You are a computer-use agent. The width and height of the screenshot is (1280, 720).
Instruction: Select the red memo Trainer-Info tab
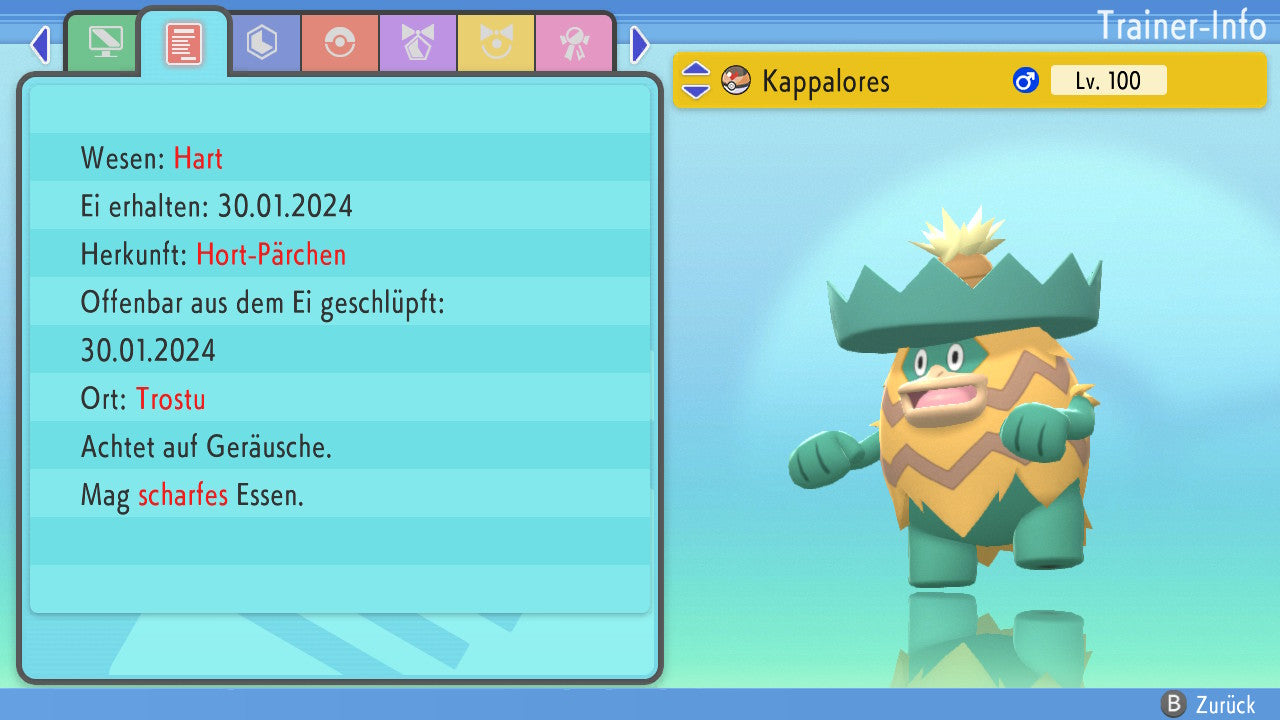[x=184, y=43]
